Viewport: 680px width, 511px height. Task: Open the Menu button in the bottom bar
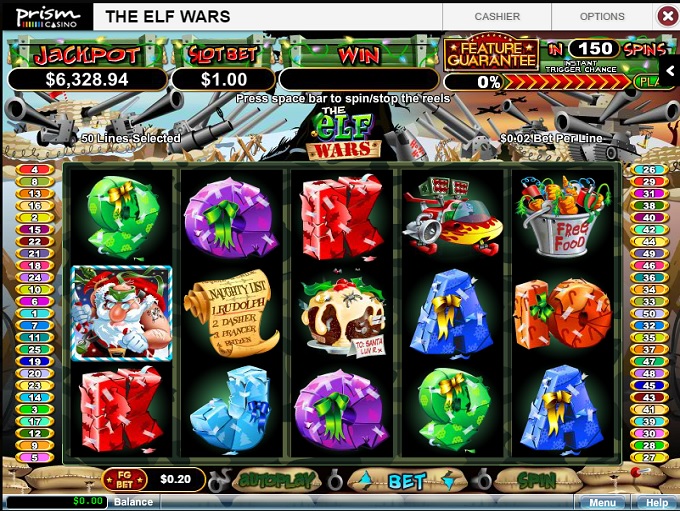602,503
